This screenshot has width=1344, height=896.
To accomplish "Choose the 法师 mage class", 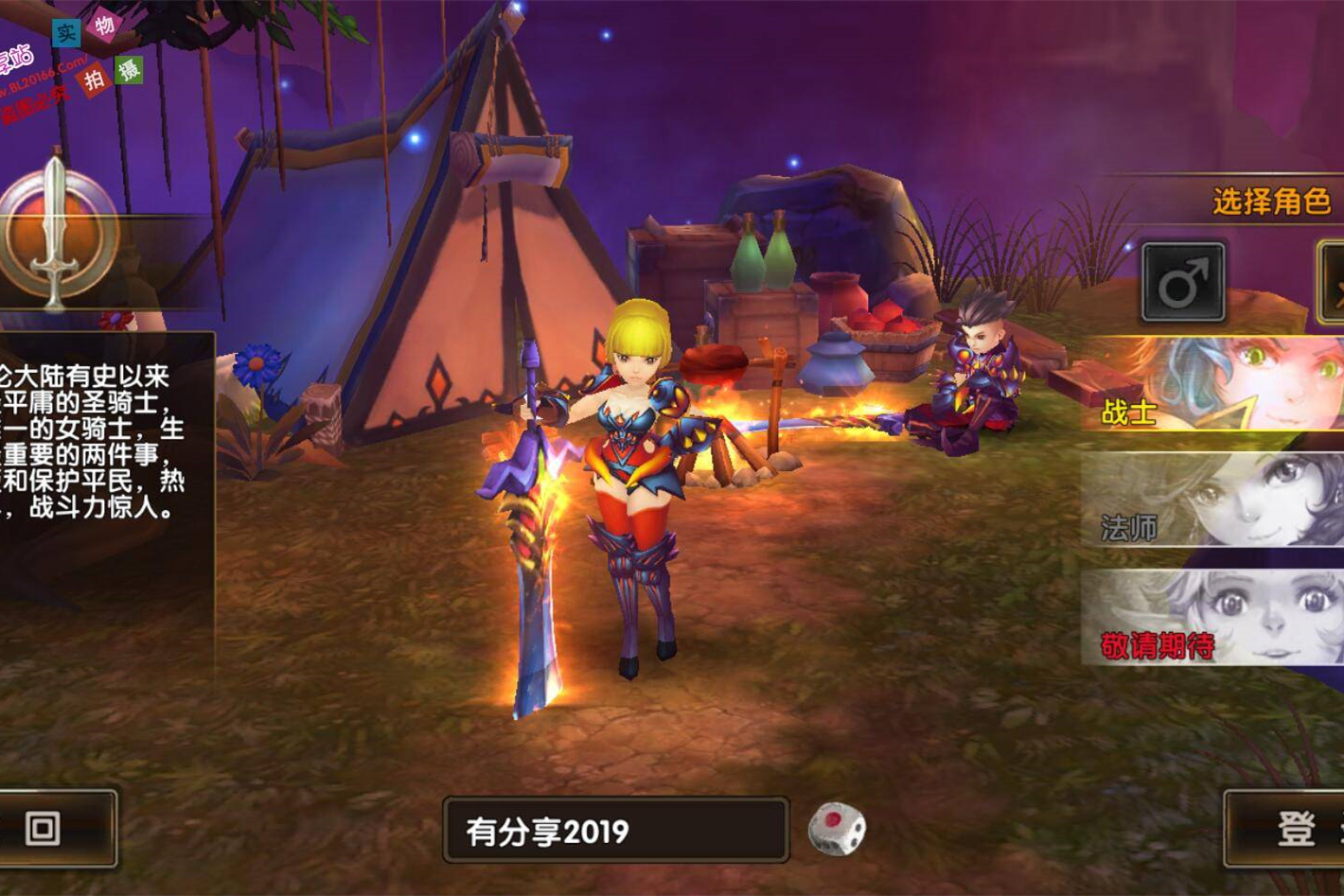I will [x=1213, y=500].
